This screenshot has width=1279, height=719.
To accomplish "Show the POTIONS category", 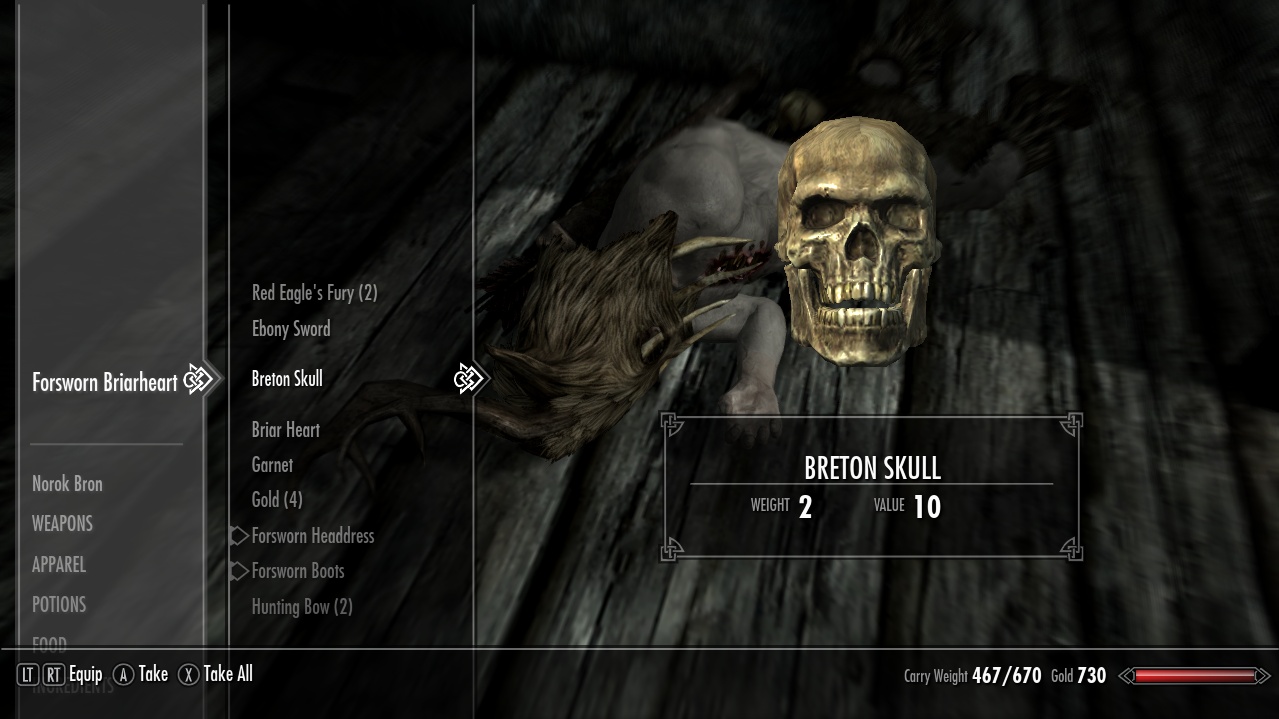I will pos(59,605).
